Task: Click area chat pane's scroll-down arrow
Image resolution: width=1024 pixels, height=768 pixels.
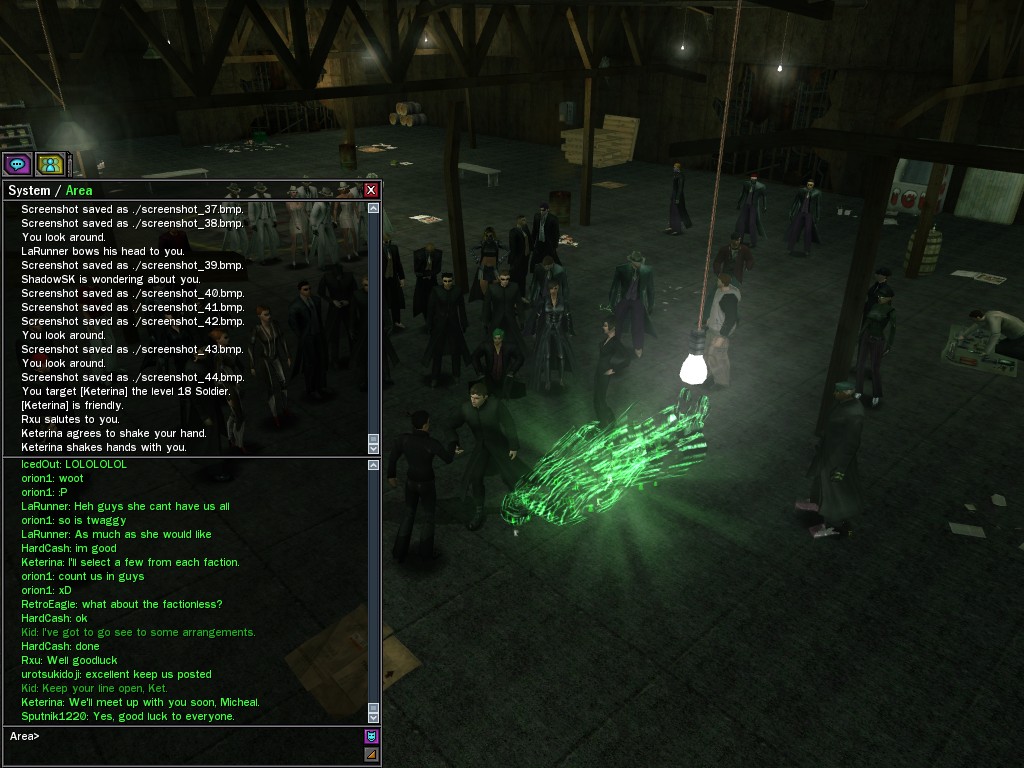Action: tap(374, 717)
